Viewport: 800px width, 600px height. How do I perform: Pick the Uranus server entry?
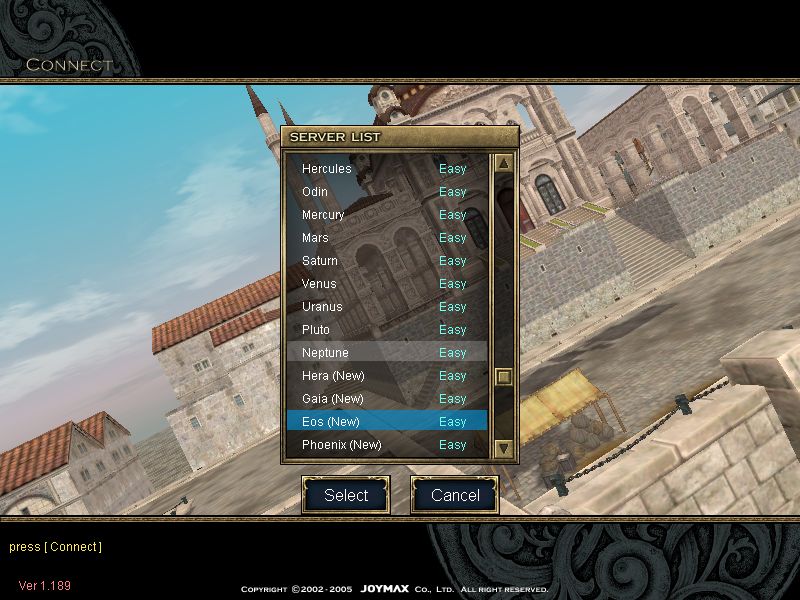coord(385,307)
